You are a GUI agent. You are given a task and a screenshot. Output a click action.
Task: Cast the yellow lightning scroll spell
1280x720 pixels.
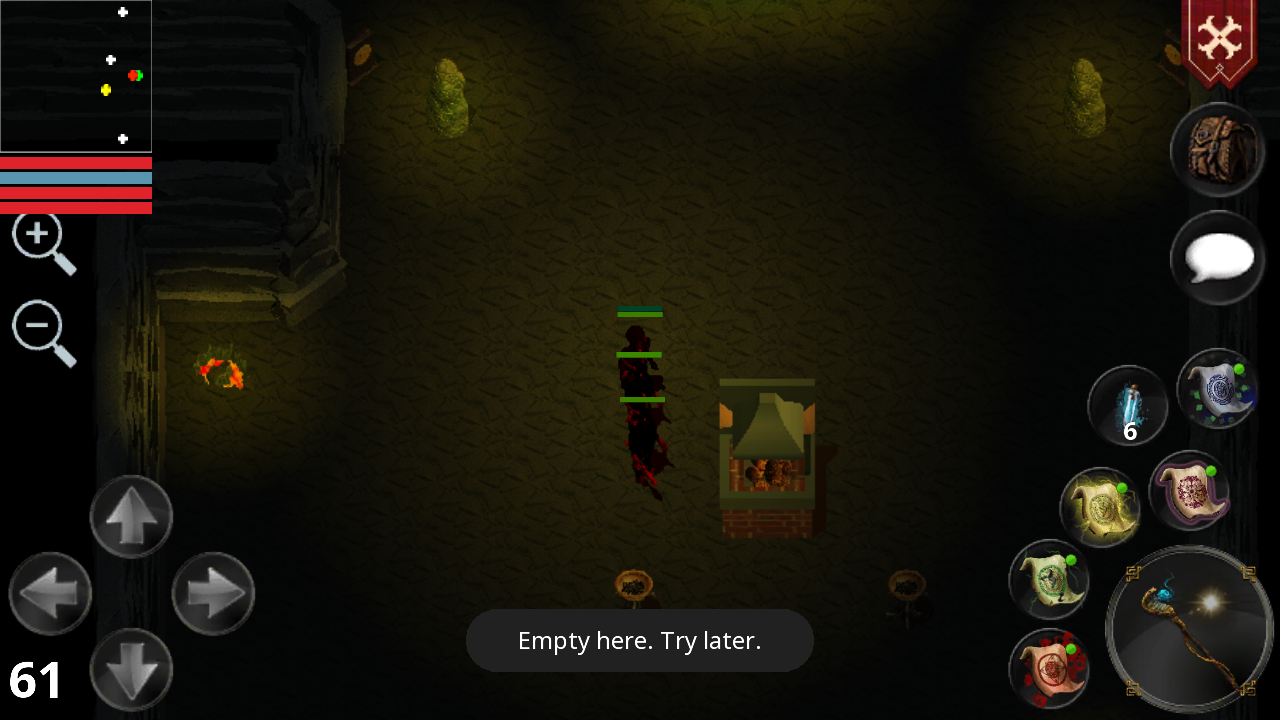click(x=1100, y=507)
